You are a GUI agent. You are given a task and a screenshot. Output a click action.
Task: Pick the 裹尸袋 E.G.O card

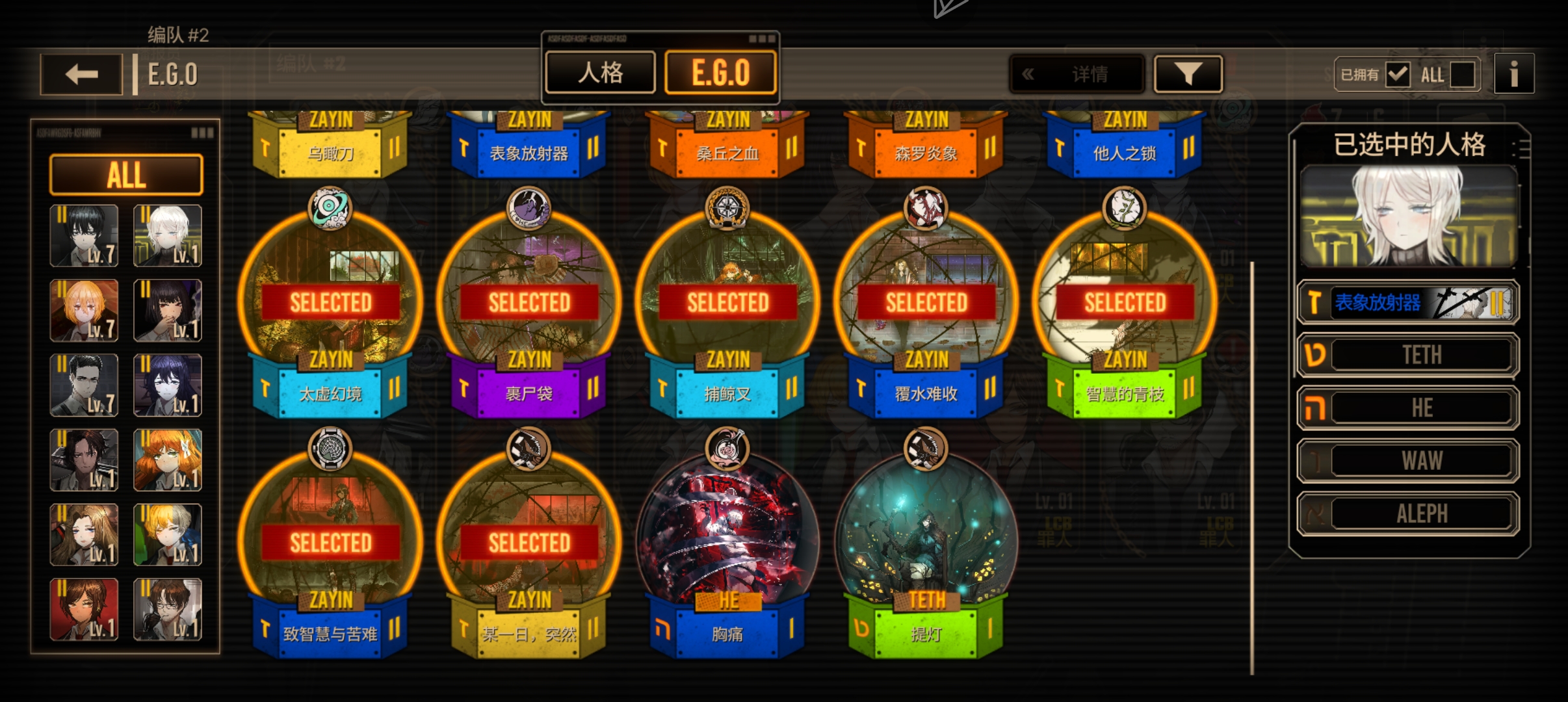(x=529, y=305)
